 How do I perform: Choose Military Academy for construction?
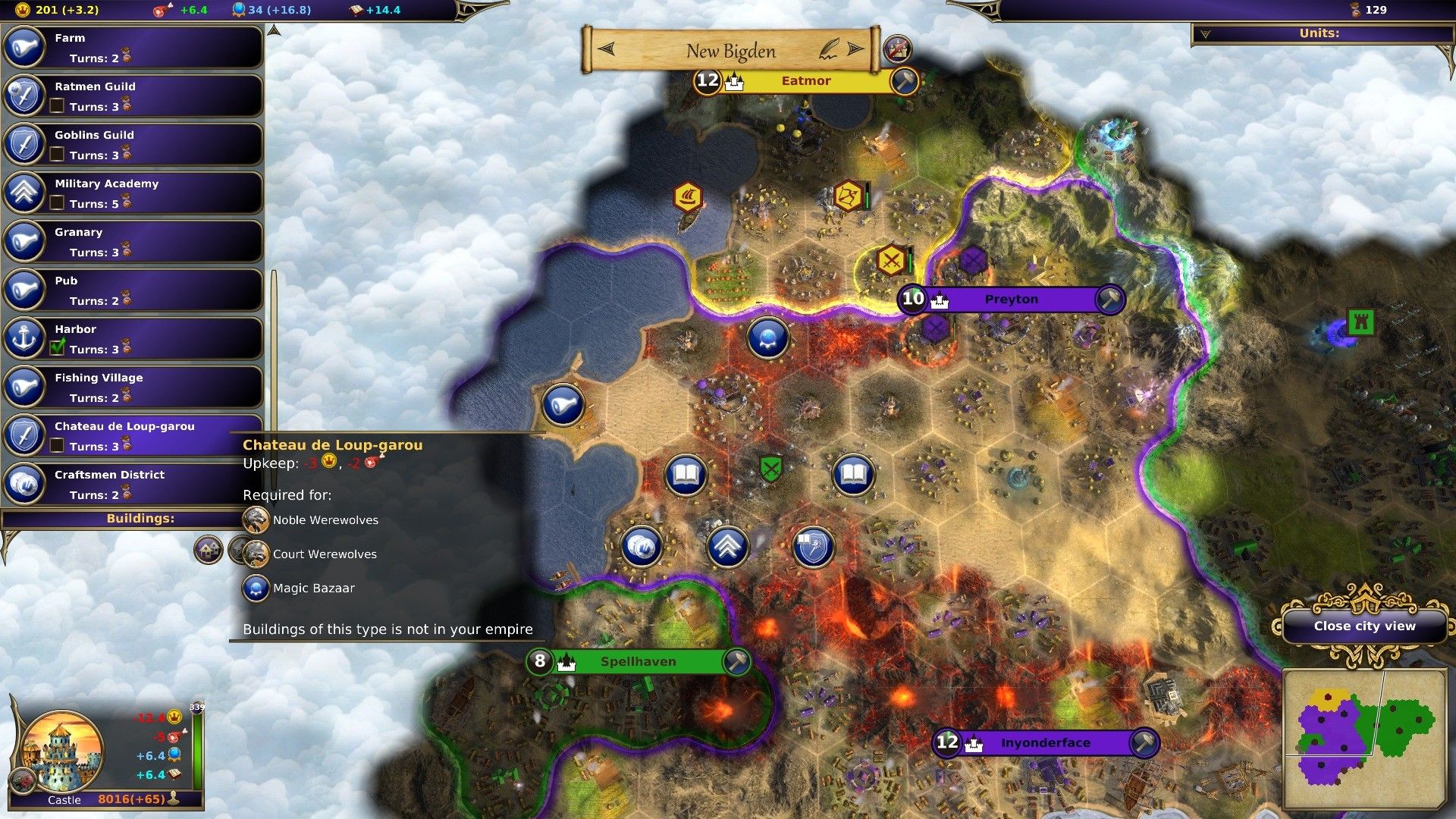pos(133,193)
